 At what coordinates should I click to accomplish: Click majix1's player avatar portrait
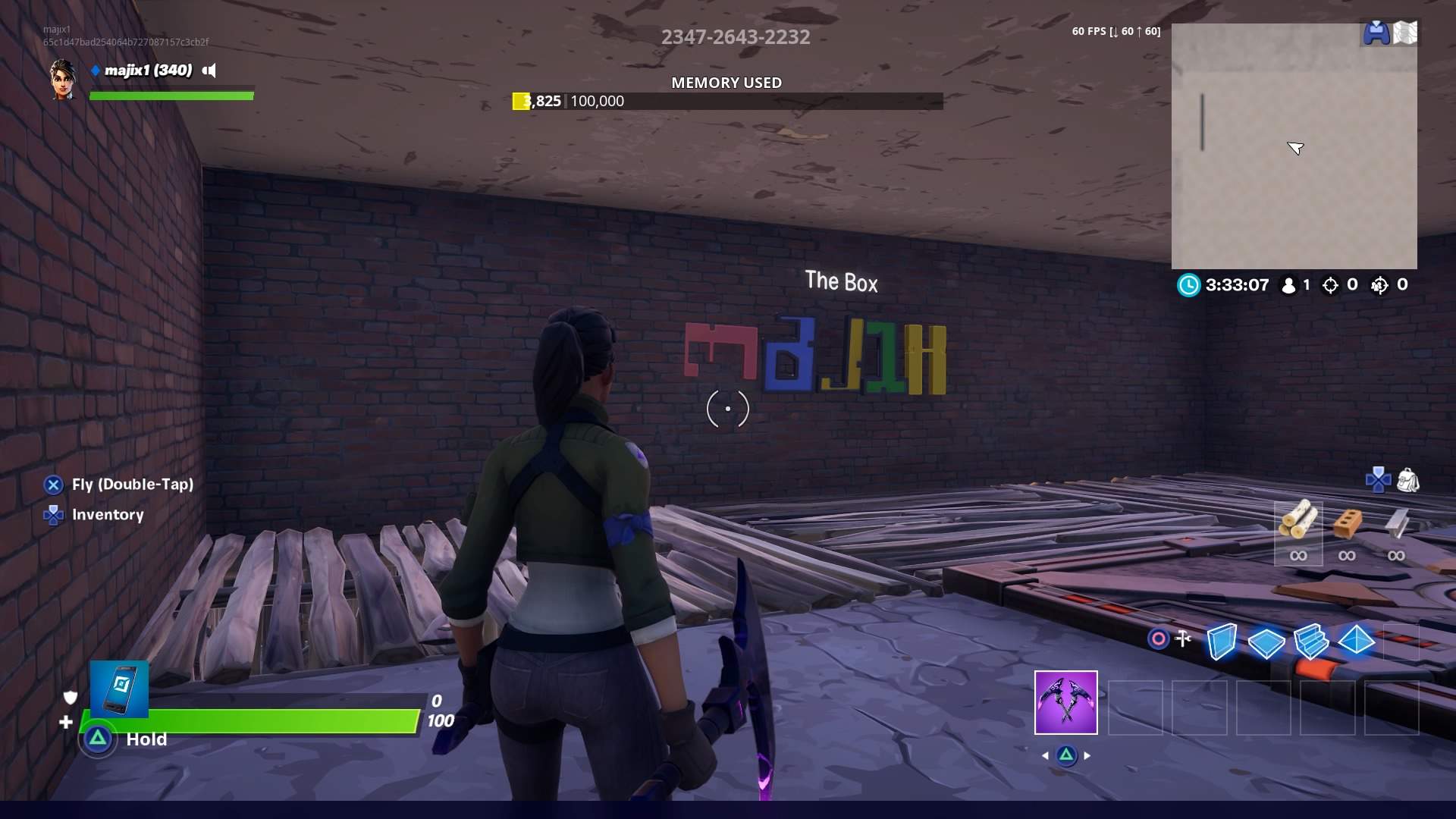(x=64, y=80)
